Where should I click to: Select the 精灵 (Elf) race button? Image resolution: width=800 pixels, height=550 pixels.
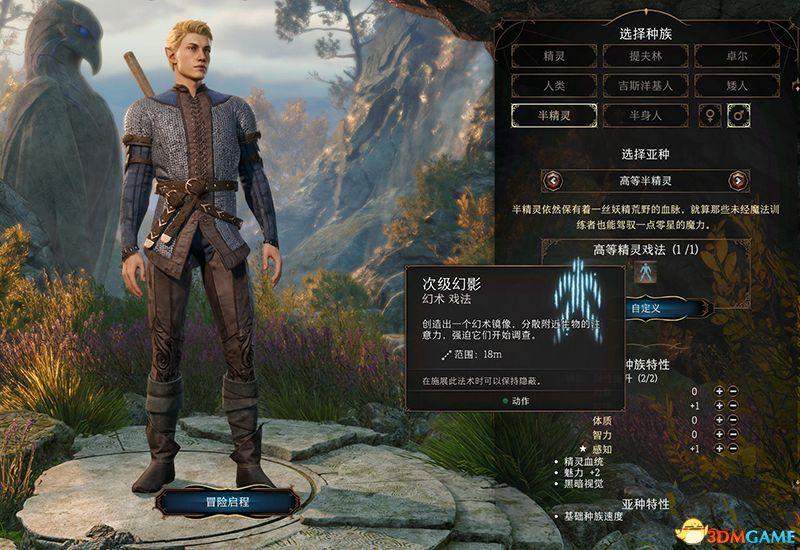pos(554,56)
